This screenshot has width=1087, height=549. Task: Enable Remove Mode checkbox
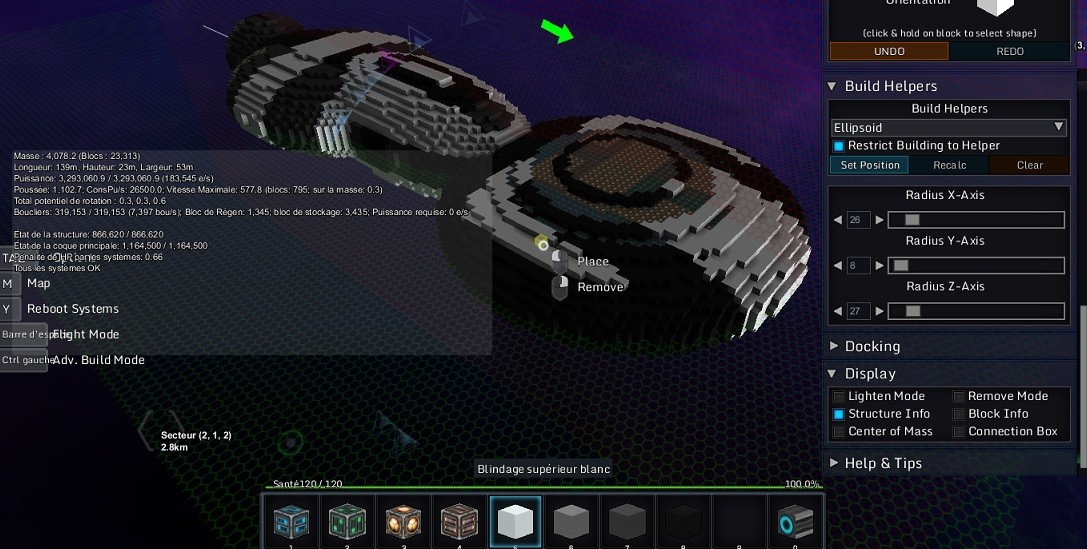click(x=959, y=396)
